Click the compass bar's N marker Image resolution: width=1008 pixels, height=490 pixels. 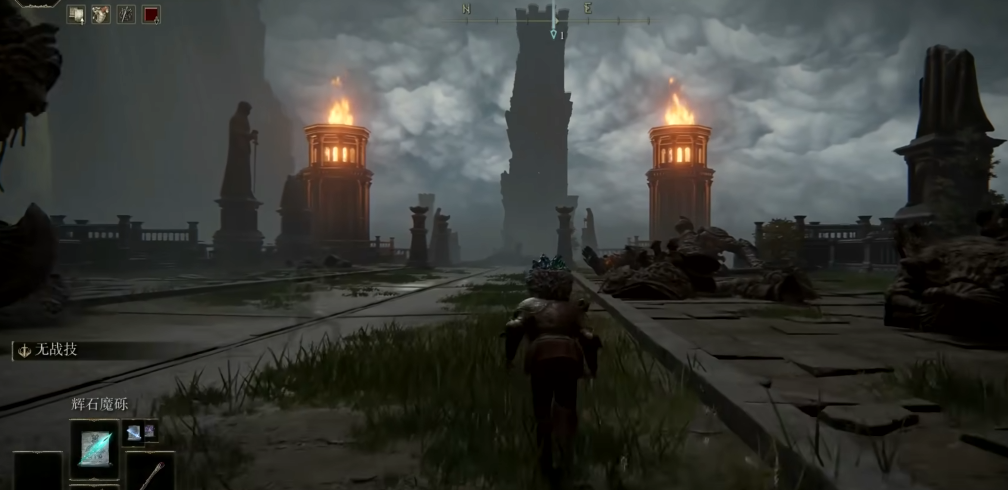[467, 9]
